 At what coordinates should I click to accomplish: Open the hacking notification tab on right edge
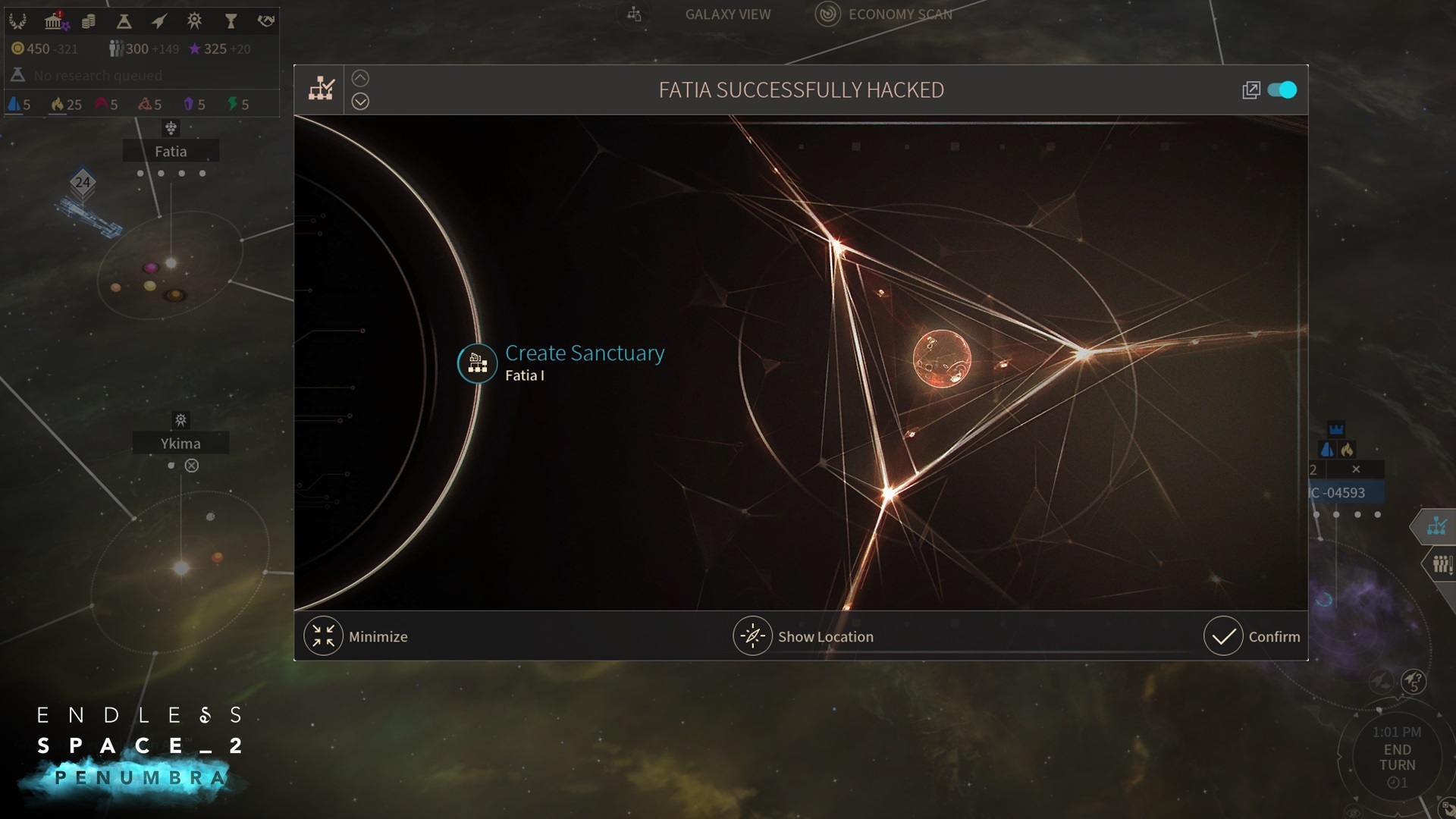(x=1436, y=526)
